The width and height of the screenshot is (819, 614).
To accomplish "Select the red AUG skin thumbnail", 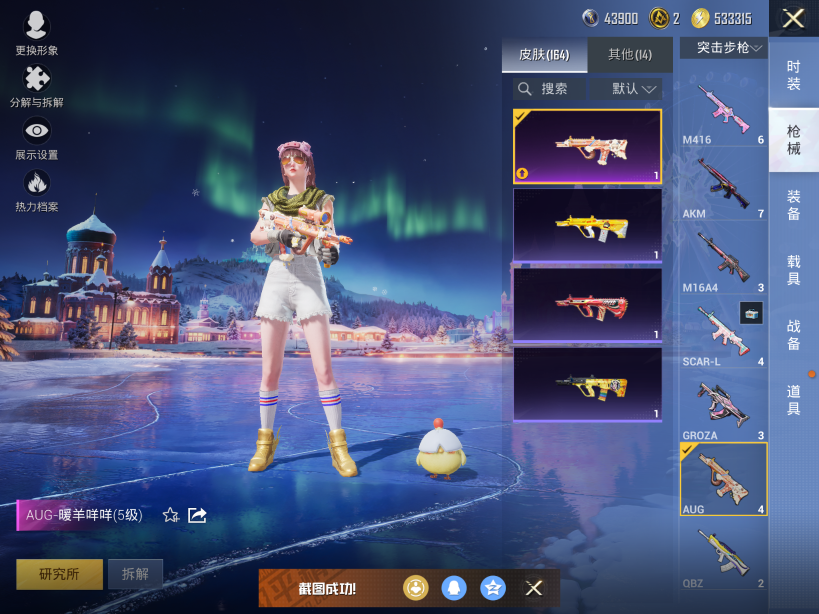I will click(587, 305).
